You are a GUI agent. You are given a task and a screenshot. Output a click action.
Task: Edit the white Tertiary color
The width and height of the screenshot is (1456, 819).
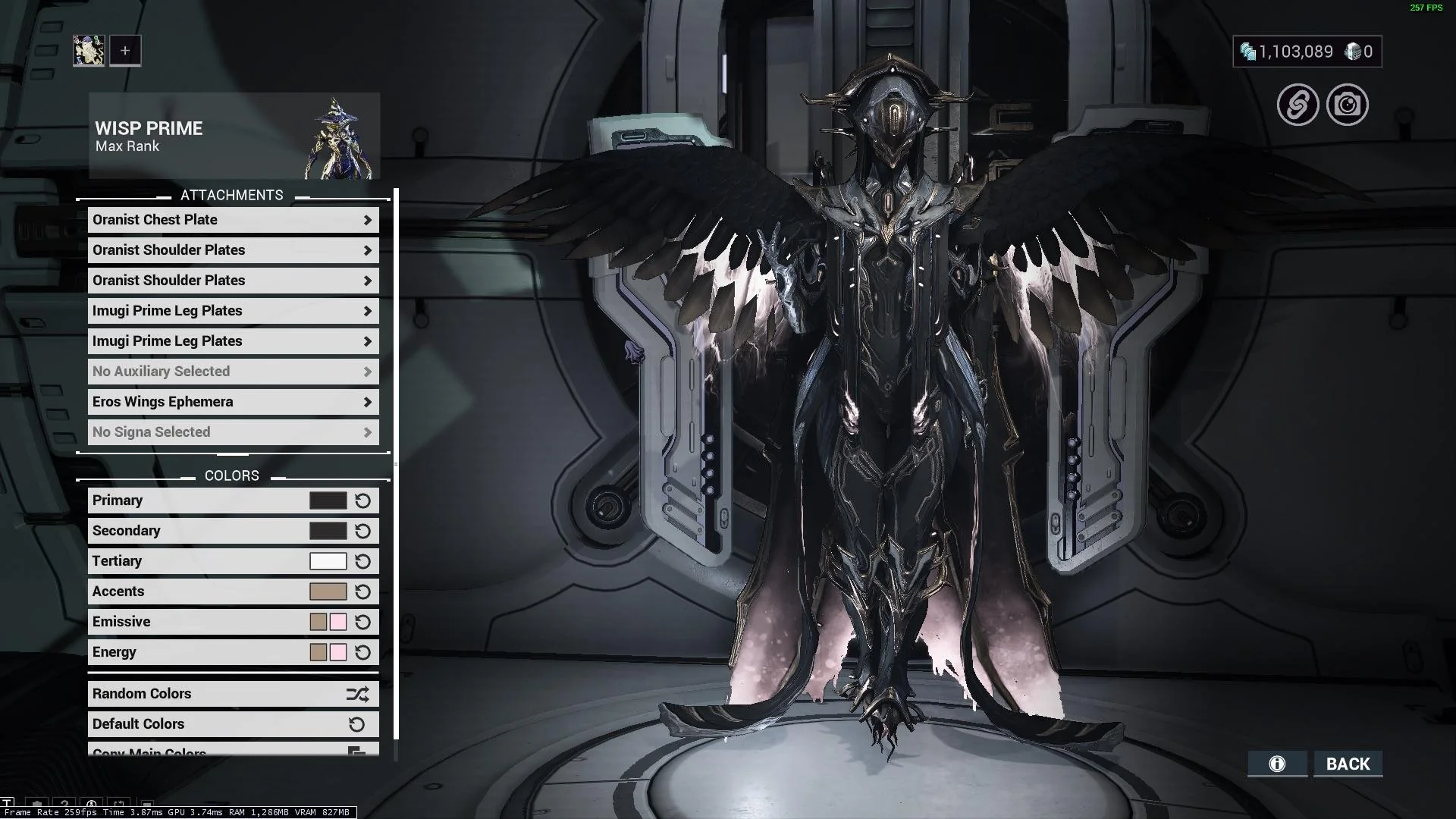328,561
